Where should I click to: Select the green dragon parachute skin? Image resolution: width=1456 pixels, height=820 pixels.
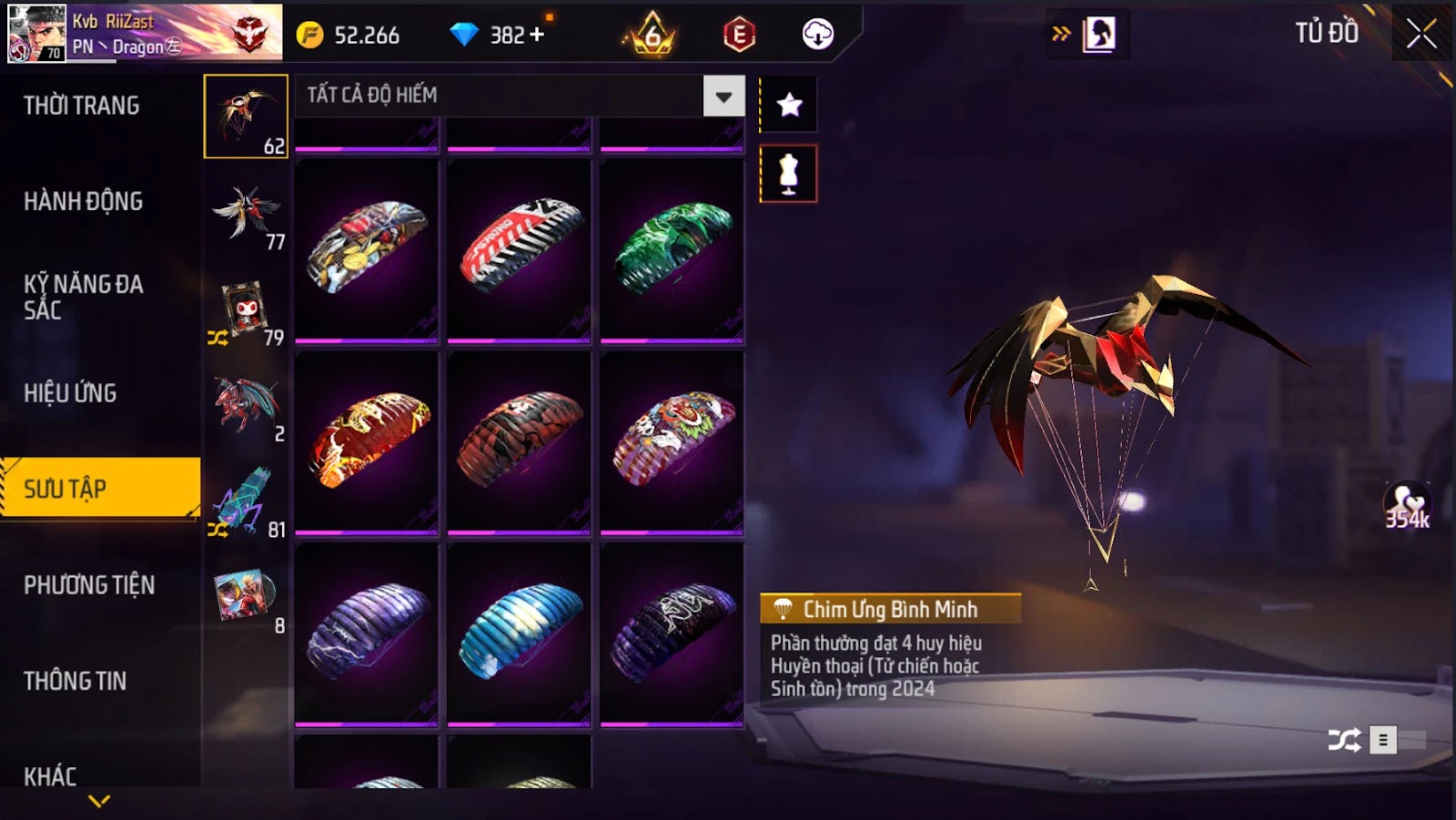pyautogui.click(x=672, y=248)
